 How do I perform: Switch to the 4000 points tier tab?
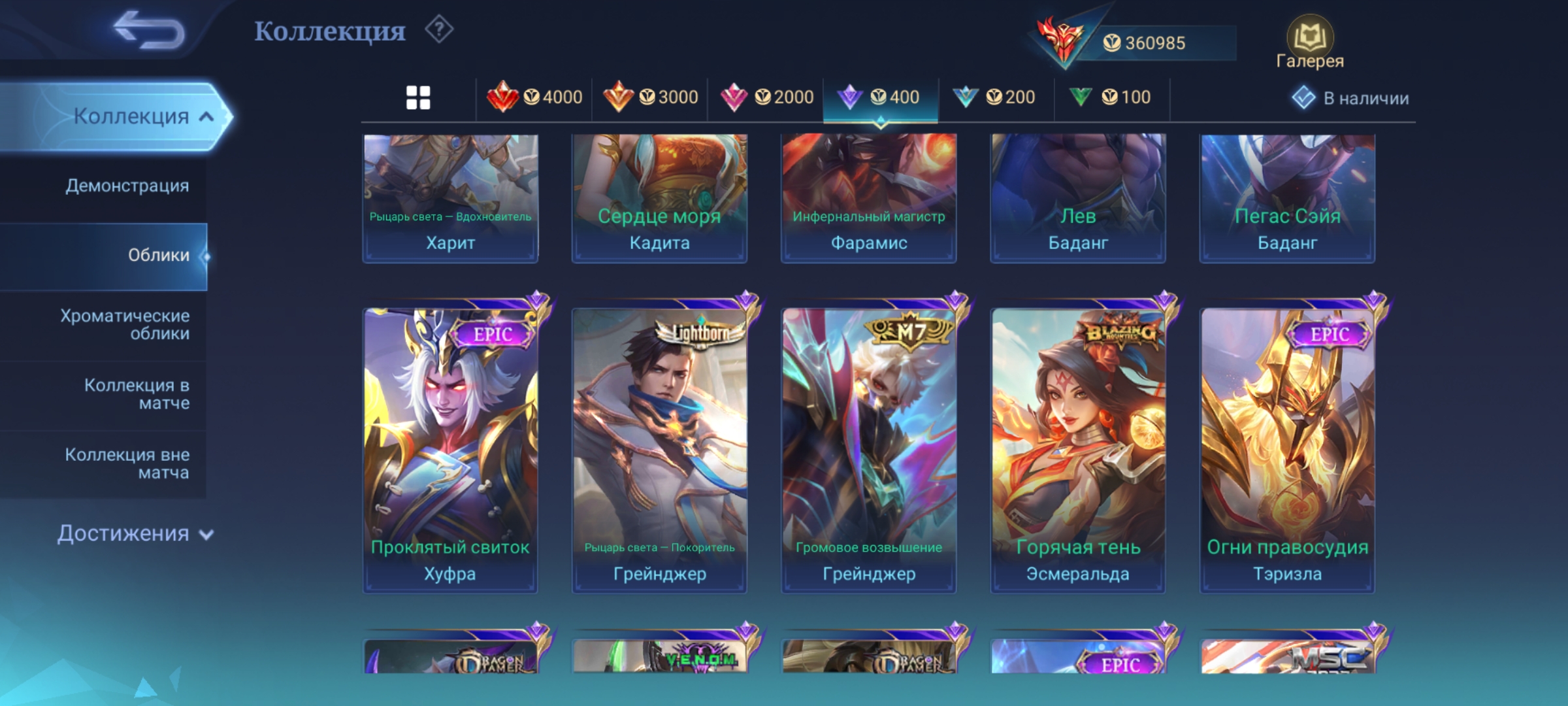(534, 98)
